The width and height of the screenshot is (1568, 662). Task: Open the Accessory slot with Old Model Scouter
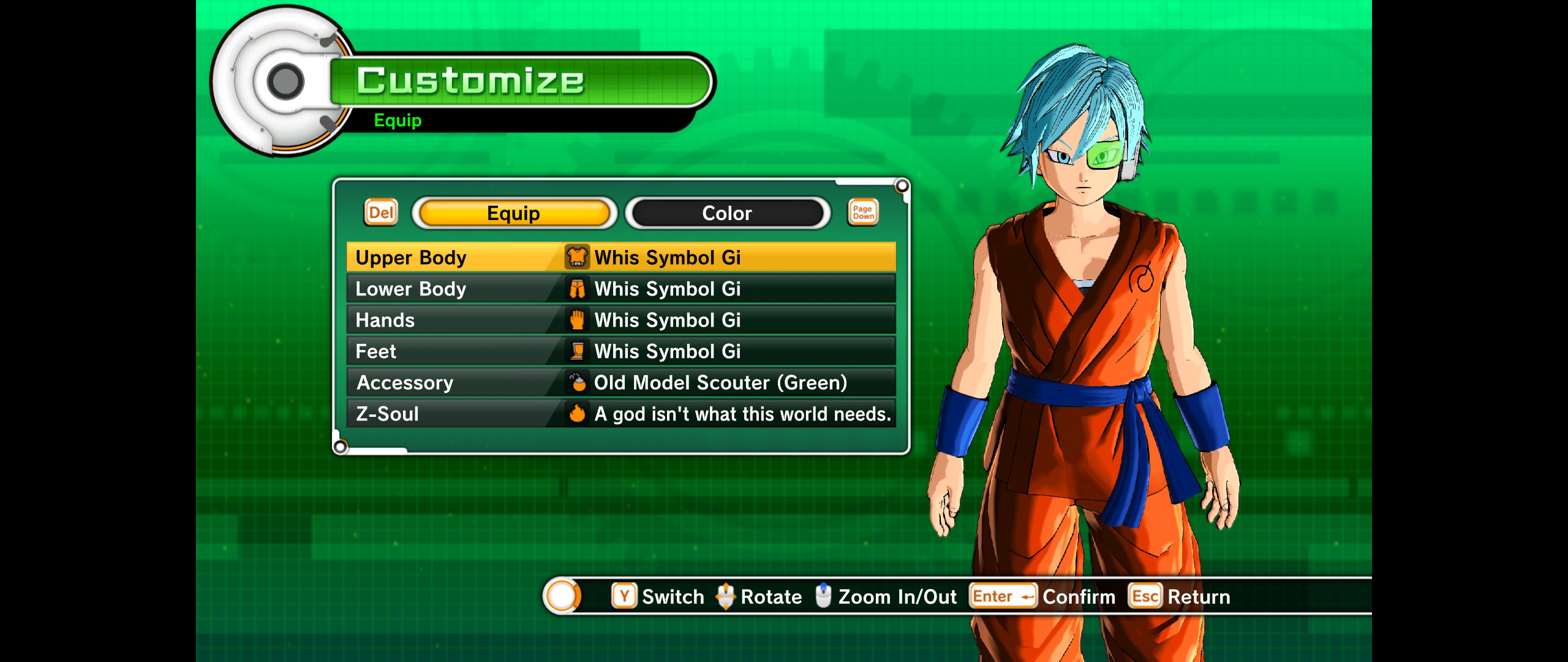[x=620, y=382]
